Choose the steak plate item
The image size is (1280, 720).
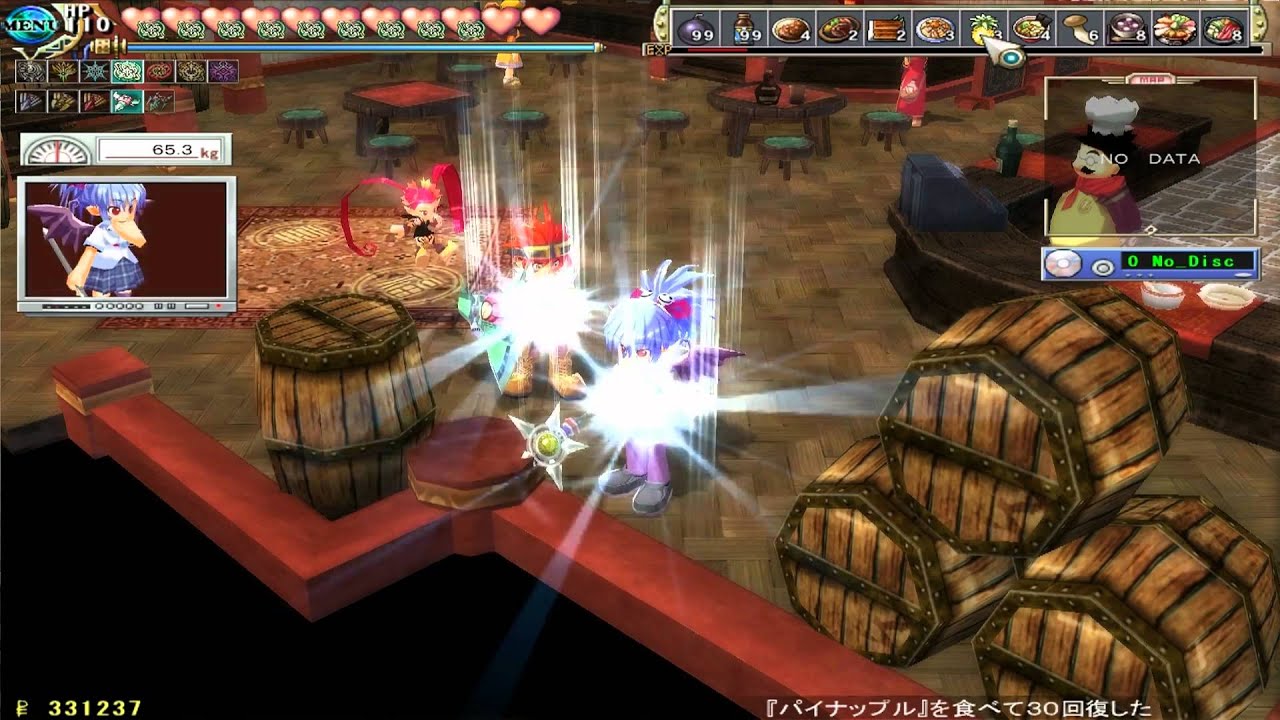[x=838, y=29]
